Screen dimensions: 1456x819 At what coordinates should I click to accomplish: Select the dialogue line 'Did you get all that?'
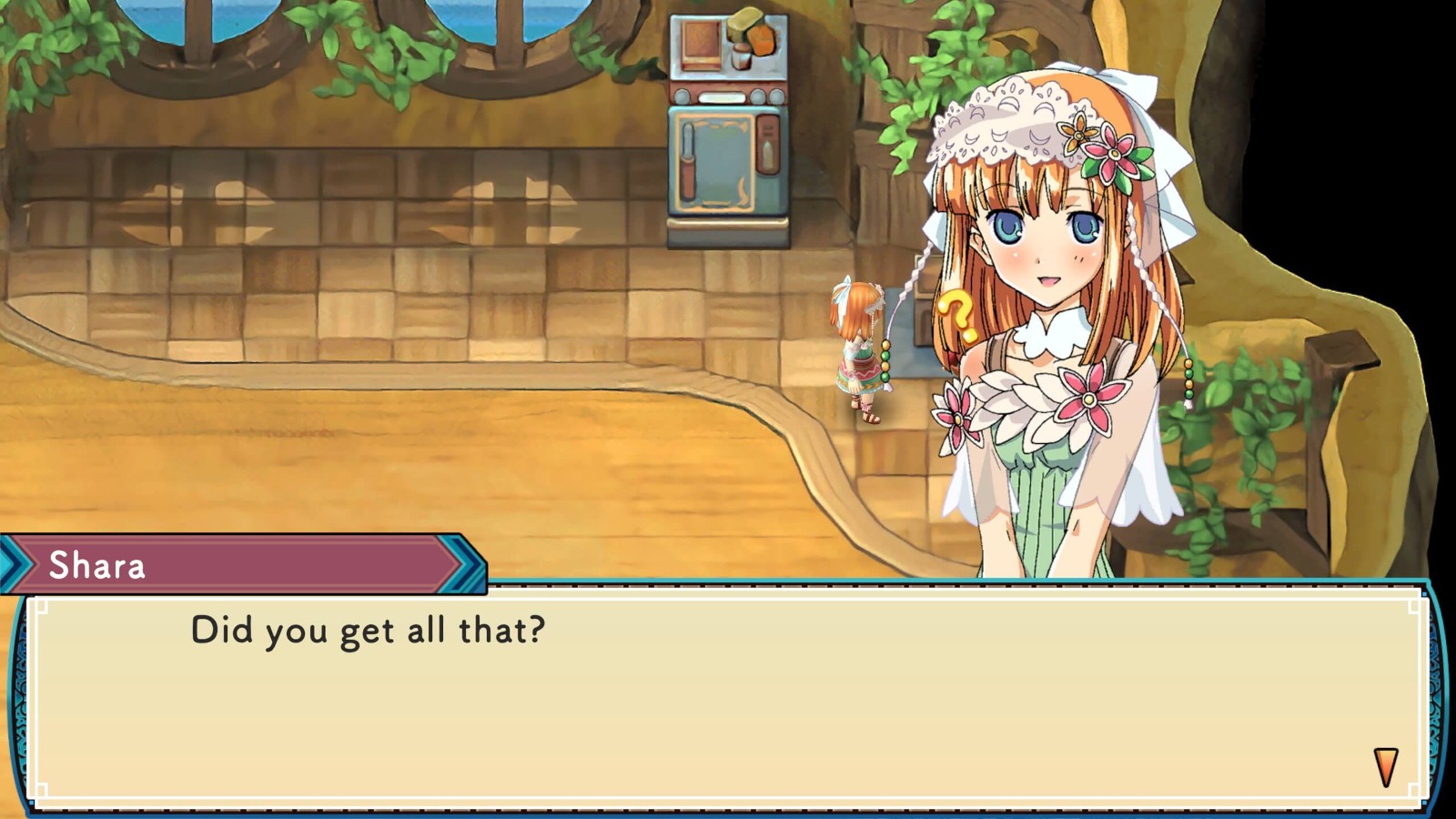(x=364, y=630)
